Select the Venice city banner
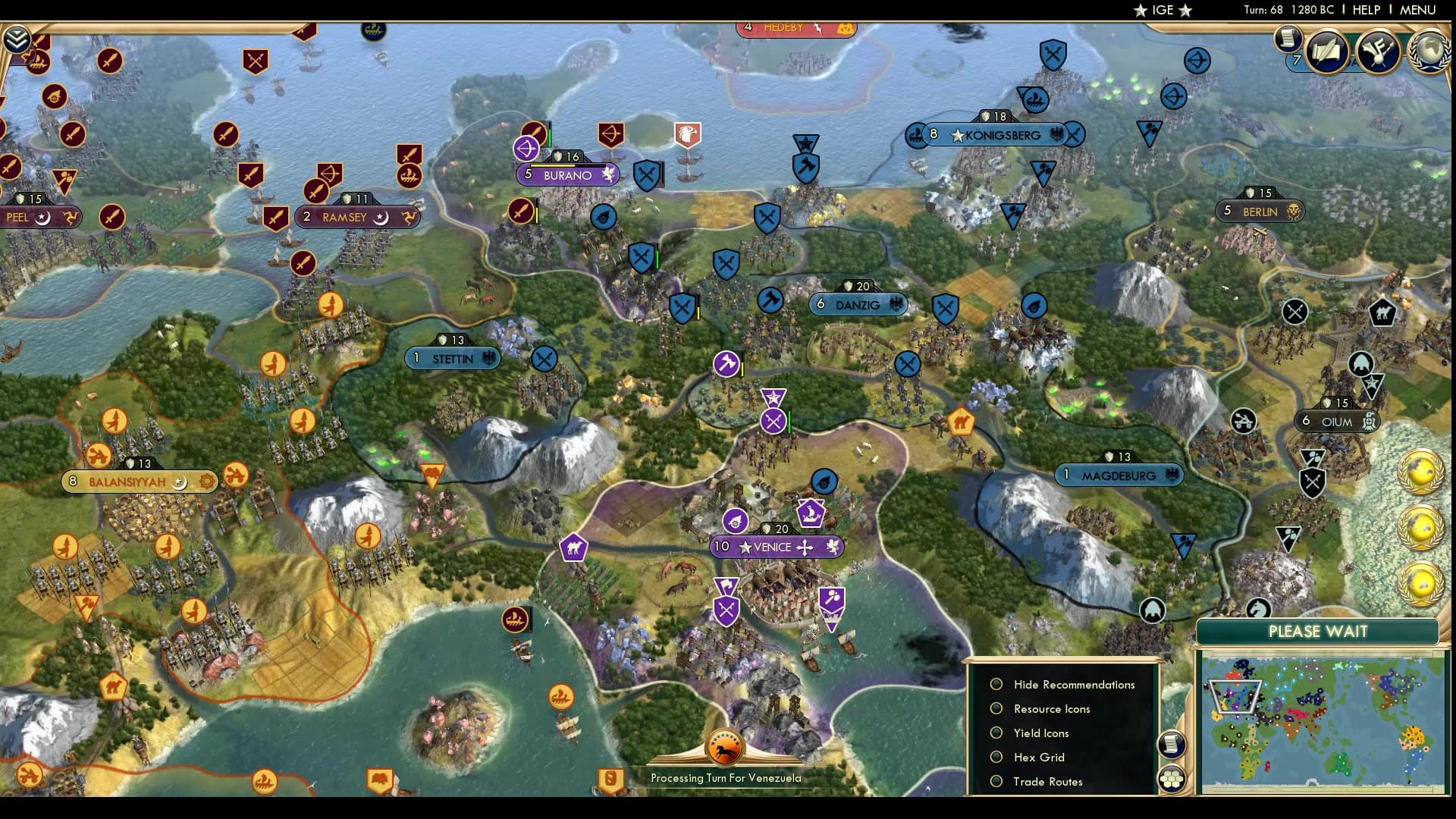 777,547
